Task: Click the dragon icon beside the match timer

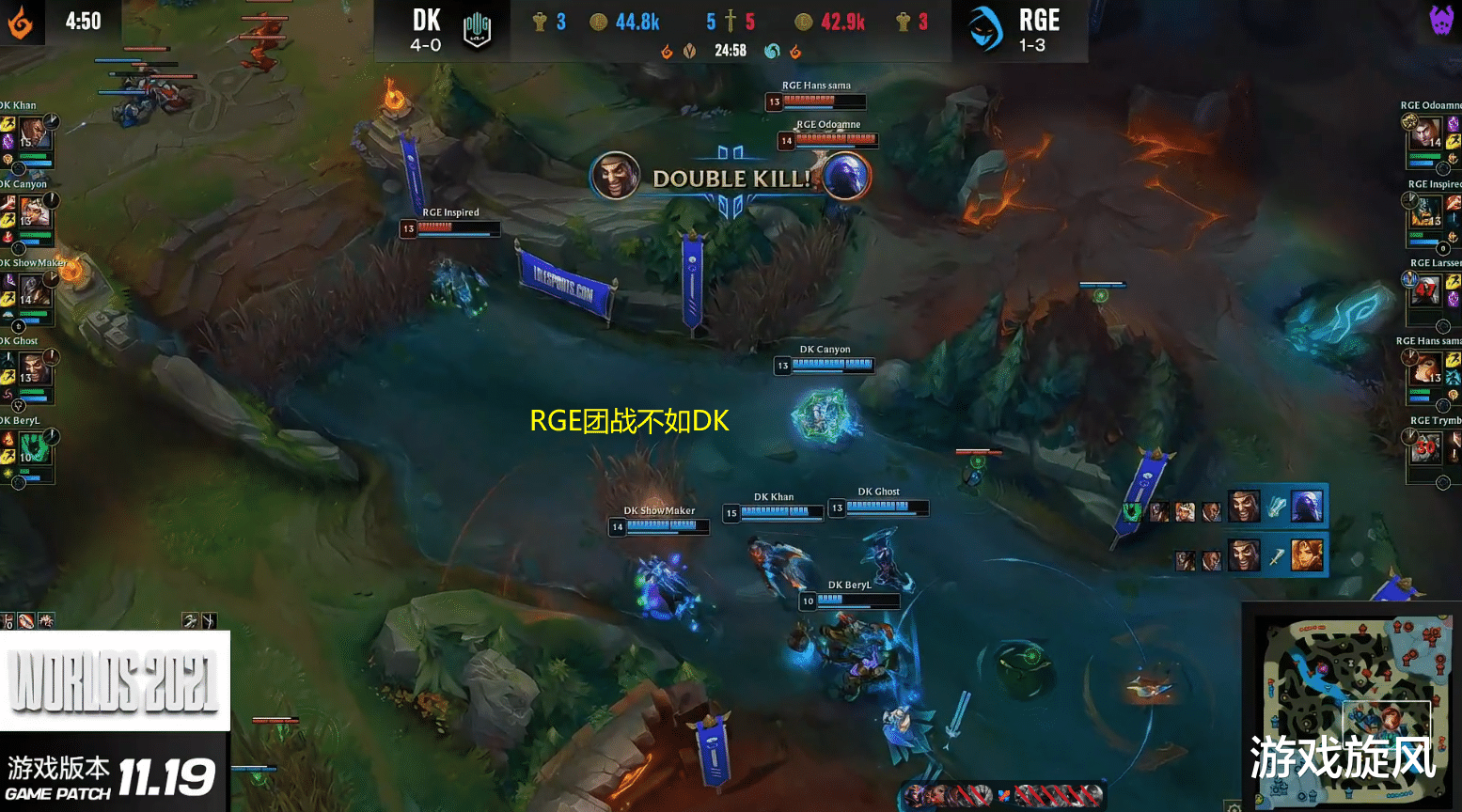Action: coord(667,52)
